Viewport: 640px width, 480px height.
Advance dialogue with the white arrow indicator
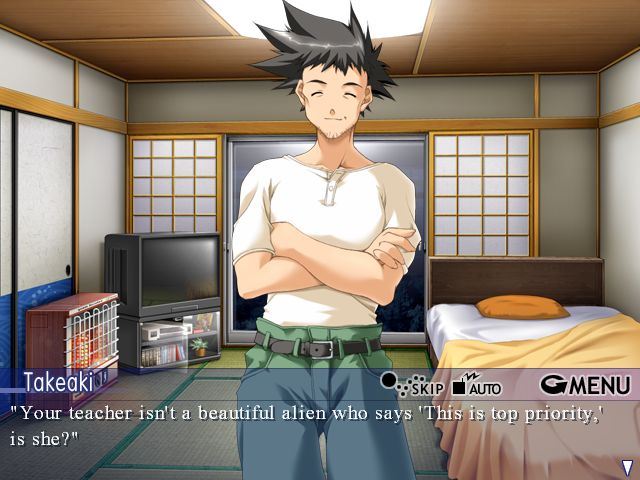(627, 467)
